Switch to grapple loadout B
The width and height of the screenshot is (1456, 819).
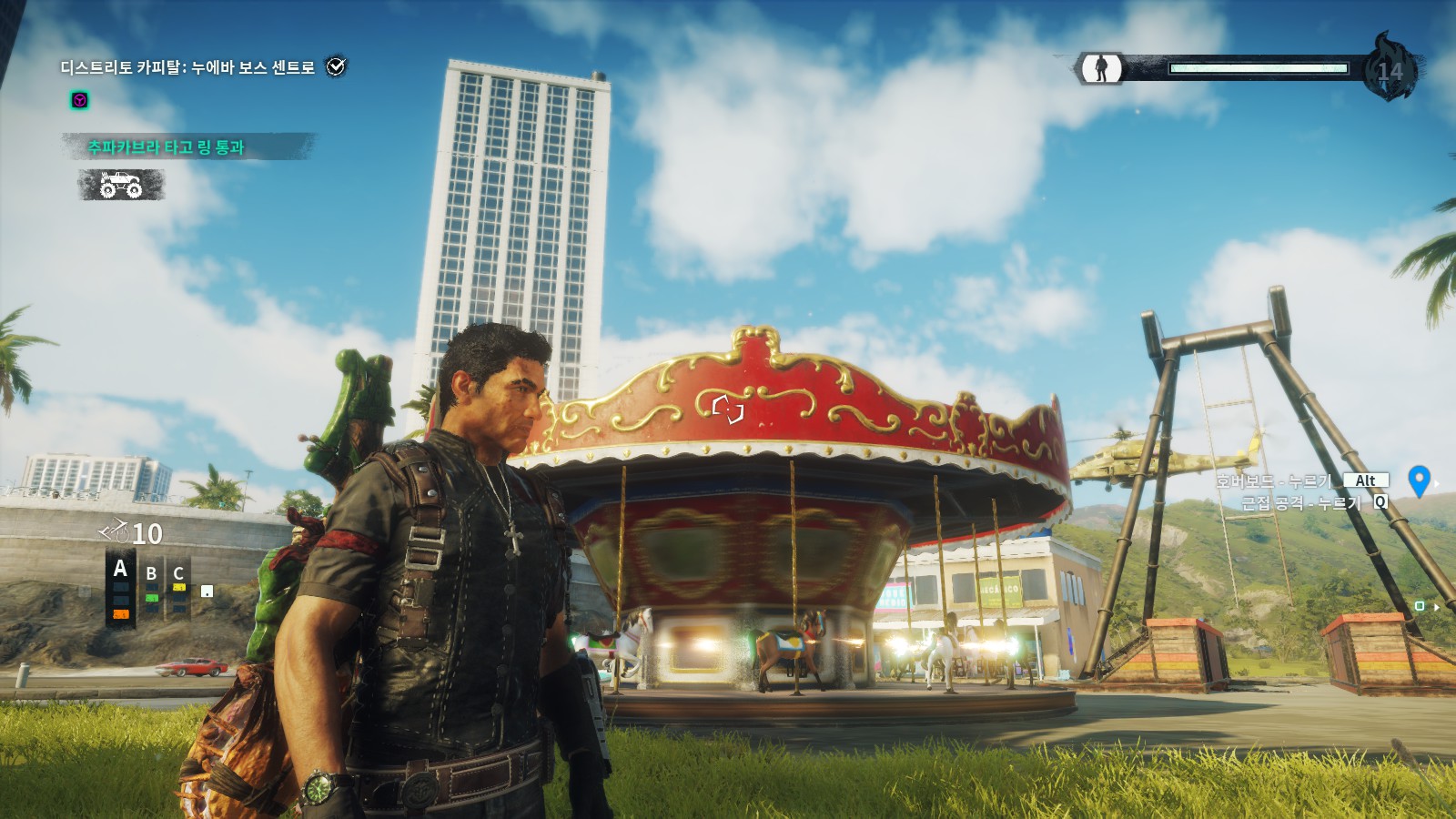[x=152, y=574]
